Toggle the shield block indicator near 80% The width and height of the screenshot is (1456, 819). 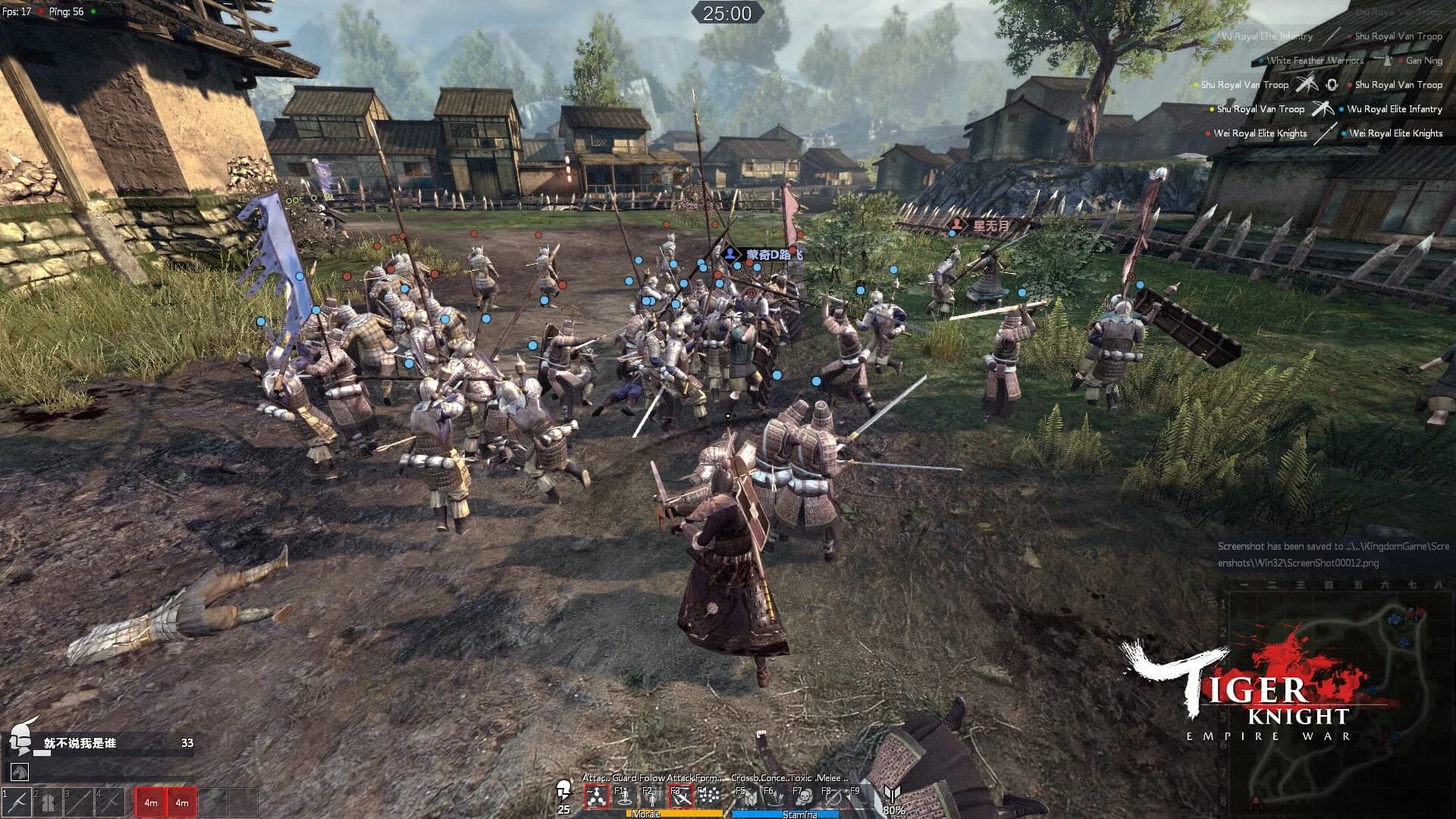pos(893,794)
